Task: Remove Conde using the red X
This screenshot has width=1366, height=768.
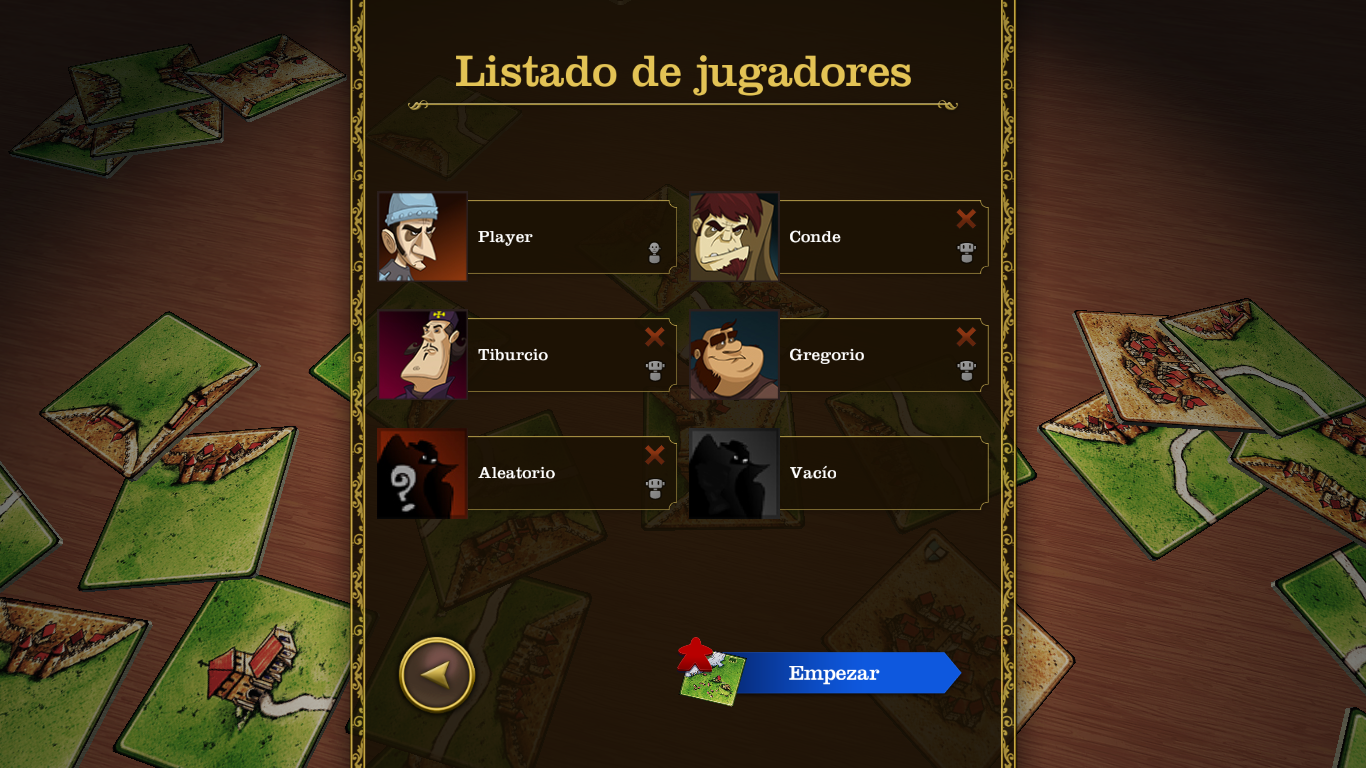Action: [965, 219]
